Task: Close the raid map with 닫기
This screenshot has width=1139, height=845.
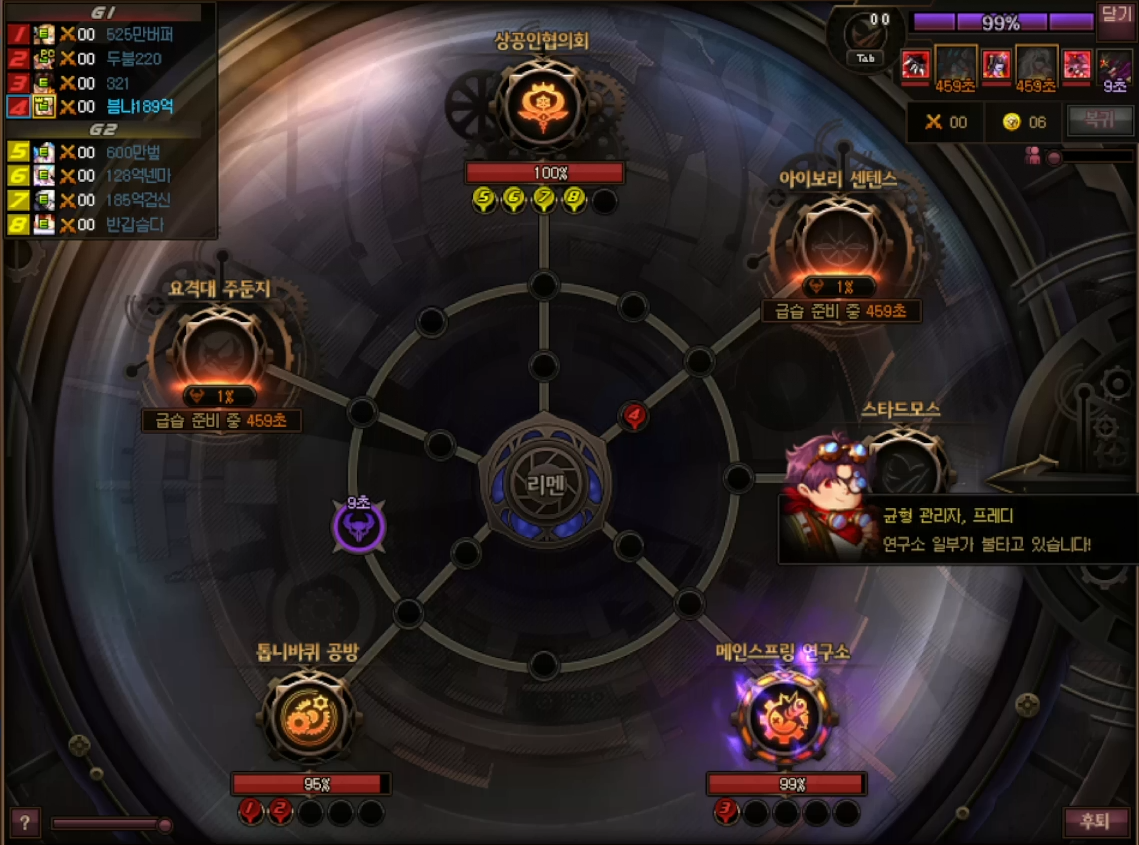Action: pyautogui.click(x=1114, y=15)
